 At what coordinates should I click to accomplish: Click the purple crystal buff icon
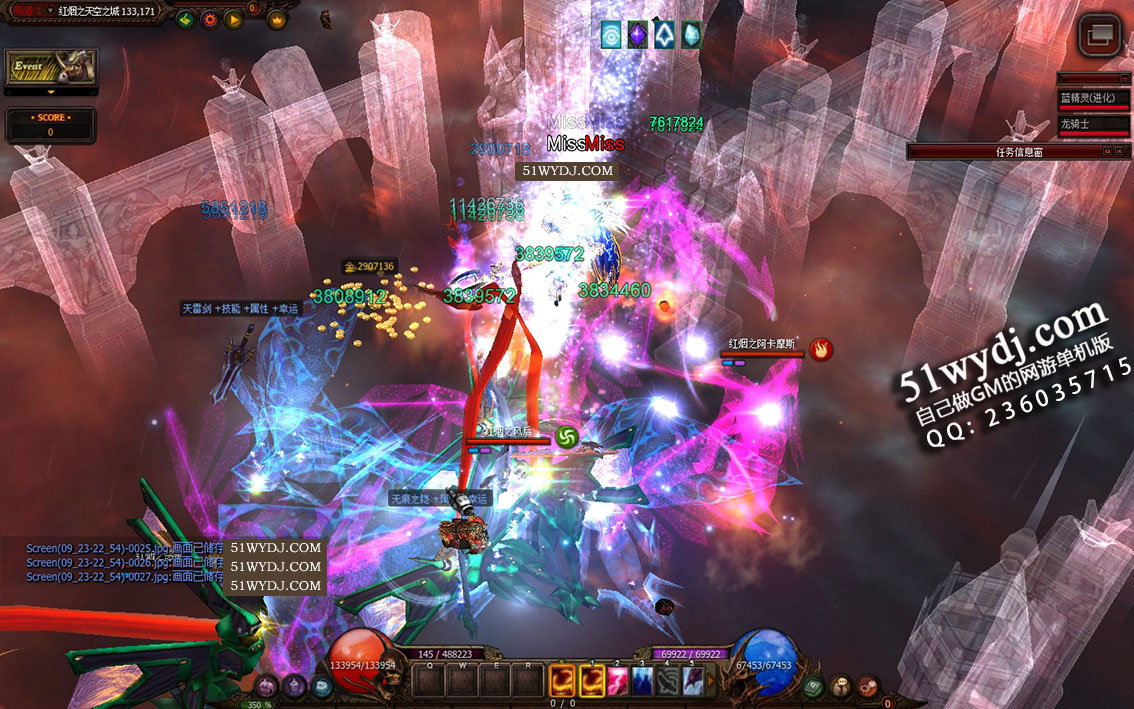pos(637,36)
